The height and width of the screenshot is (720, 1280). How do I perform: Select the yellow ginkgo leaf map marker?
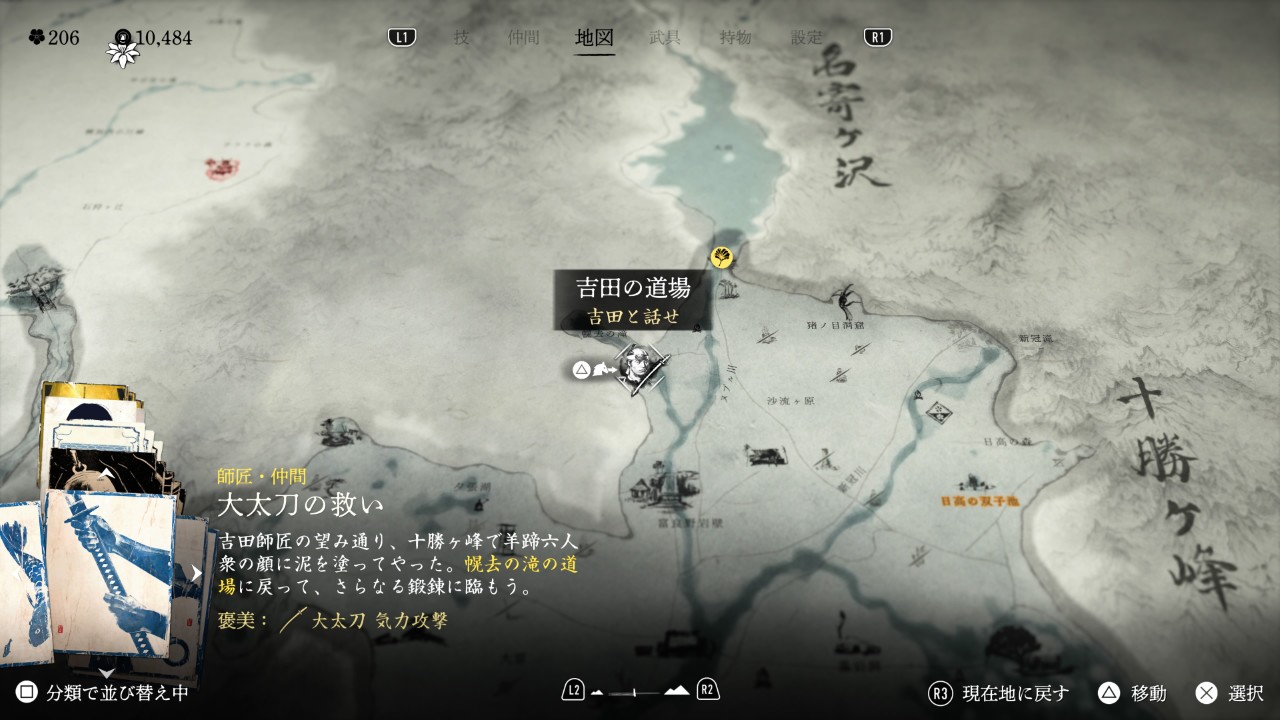click(721, 257)
